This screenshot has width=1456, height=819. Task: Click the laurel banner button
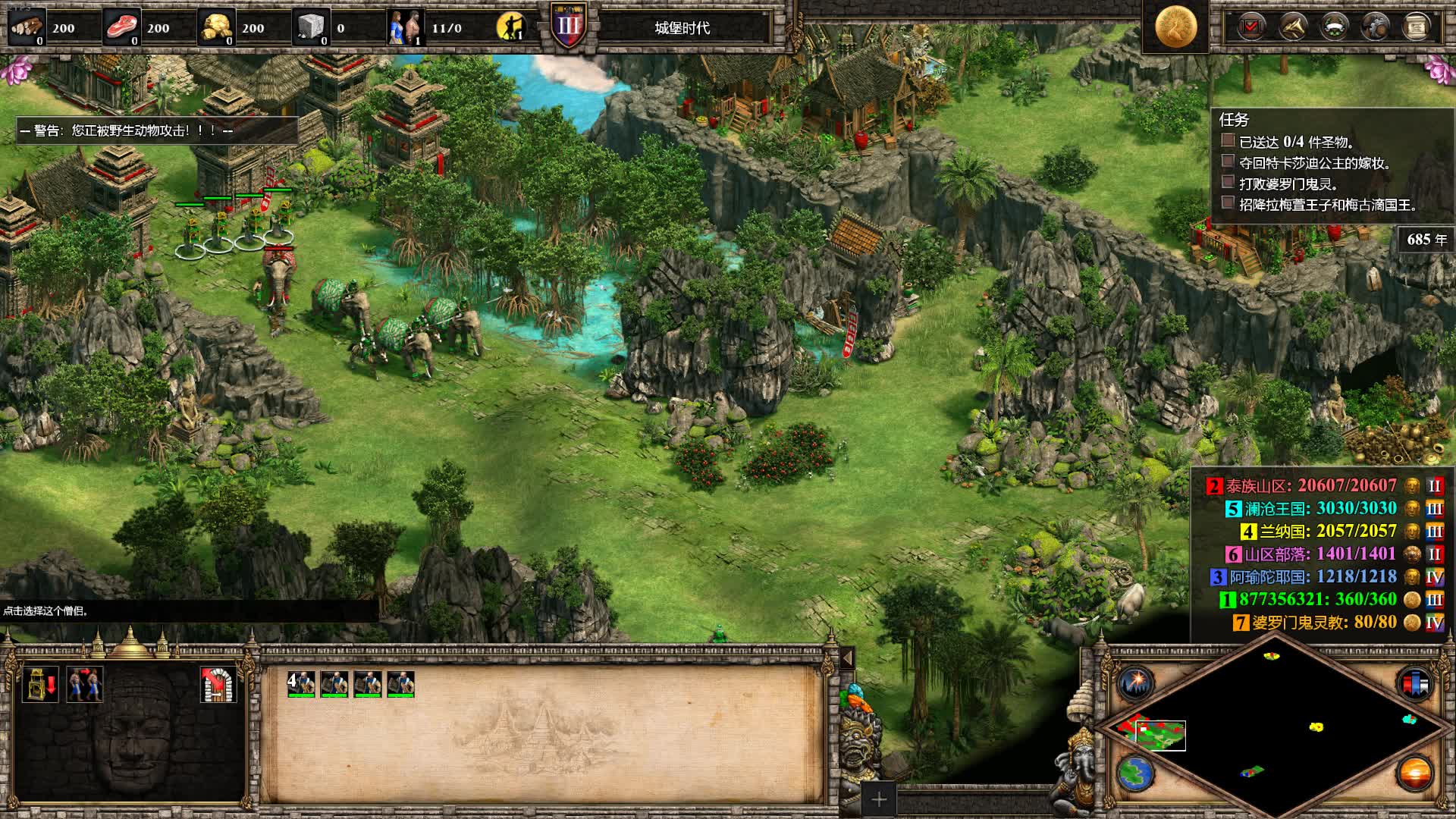pyautogui.click(x=1334, y=27)
